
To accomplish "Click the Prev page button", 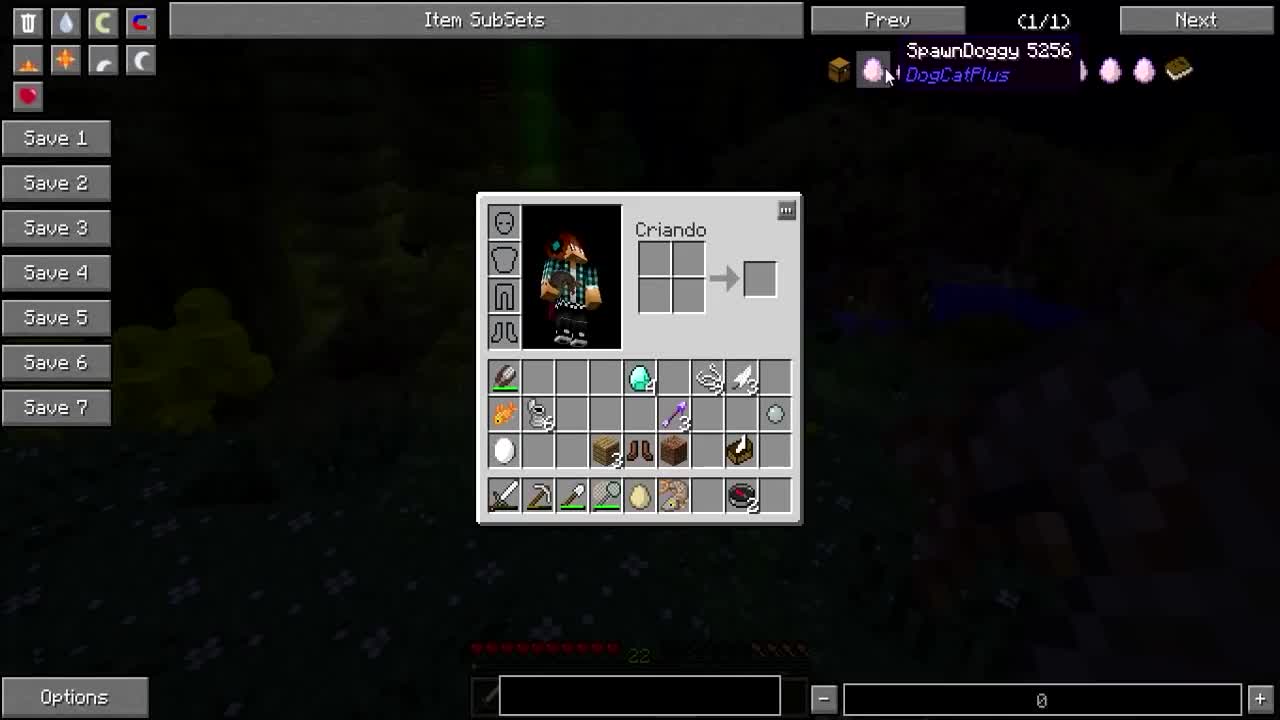I will pyautogui.click(x=887, y=19).
